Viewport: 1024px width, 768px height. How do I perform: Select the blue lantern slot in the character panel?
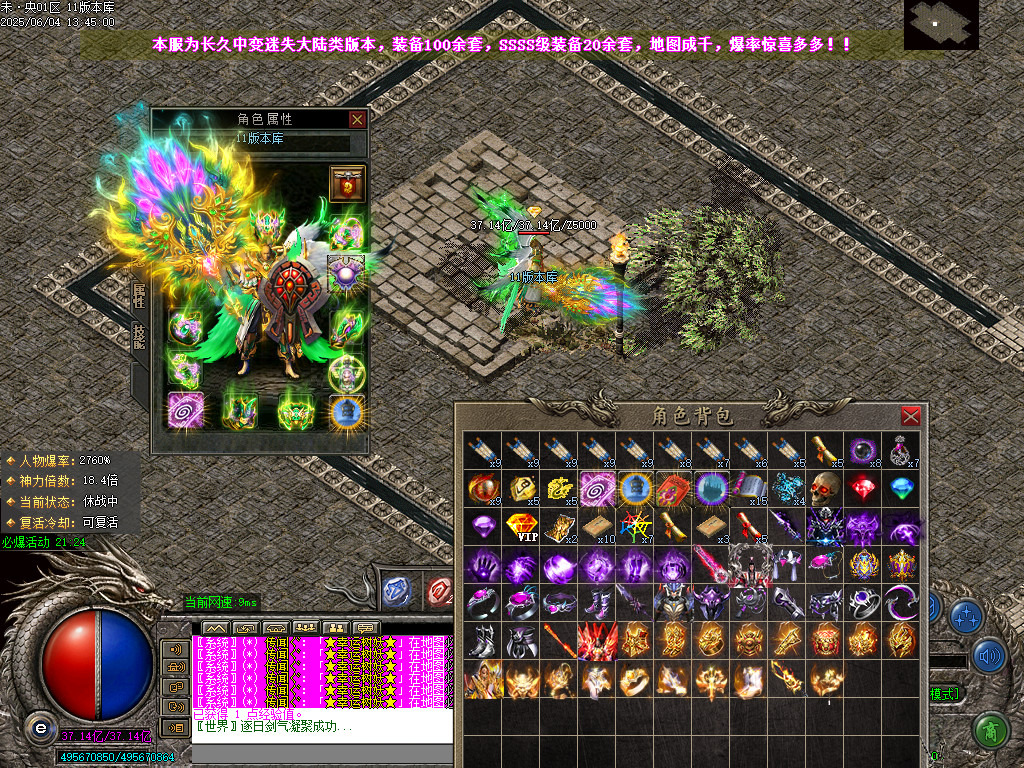347,411
